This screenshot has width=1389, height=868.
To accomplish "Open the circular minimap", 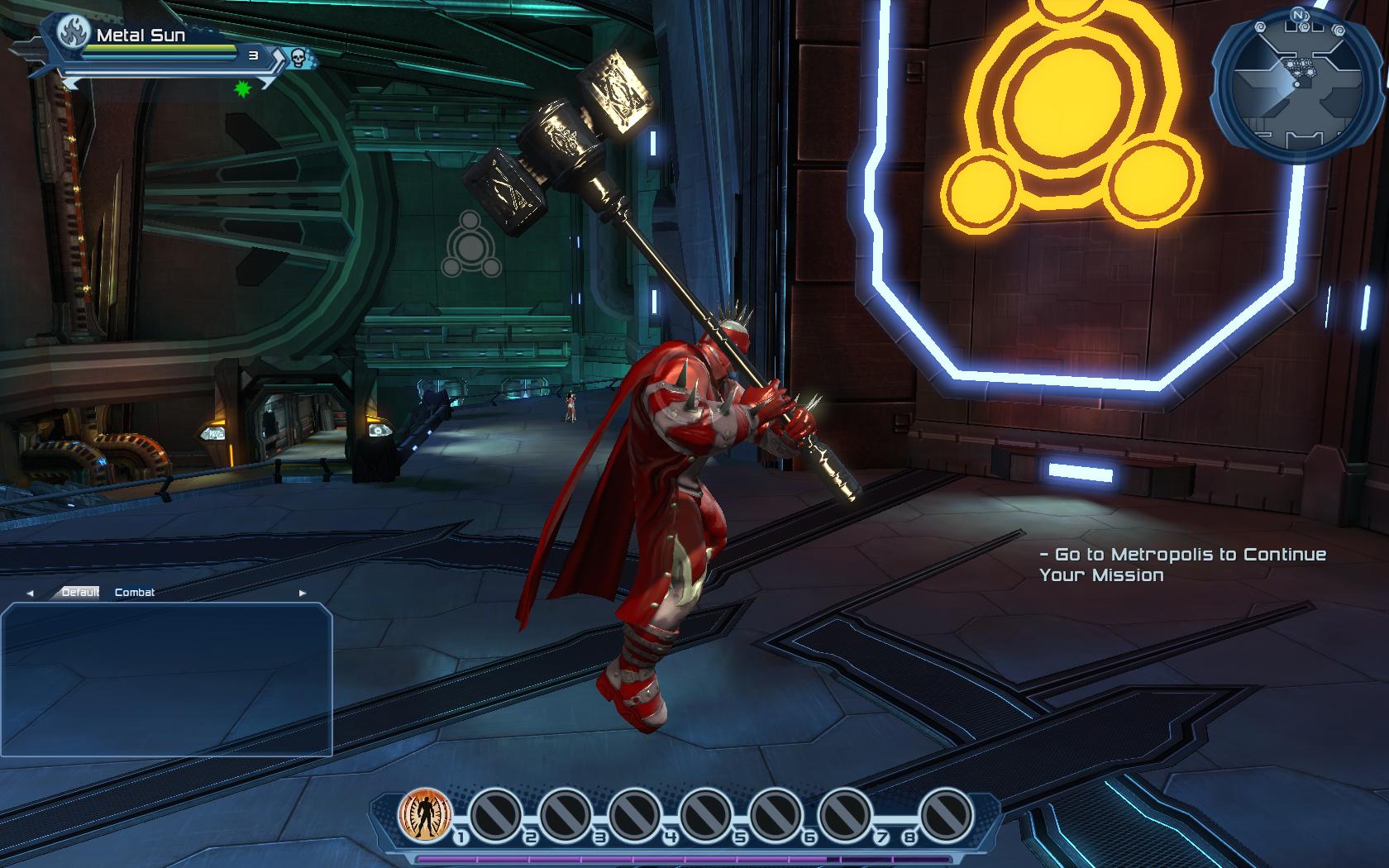I will pyautogui.click(x=1295, y=86).
